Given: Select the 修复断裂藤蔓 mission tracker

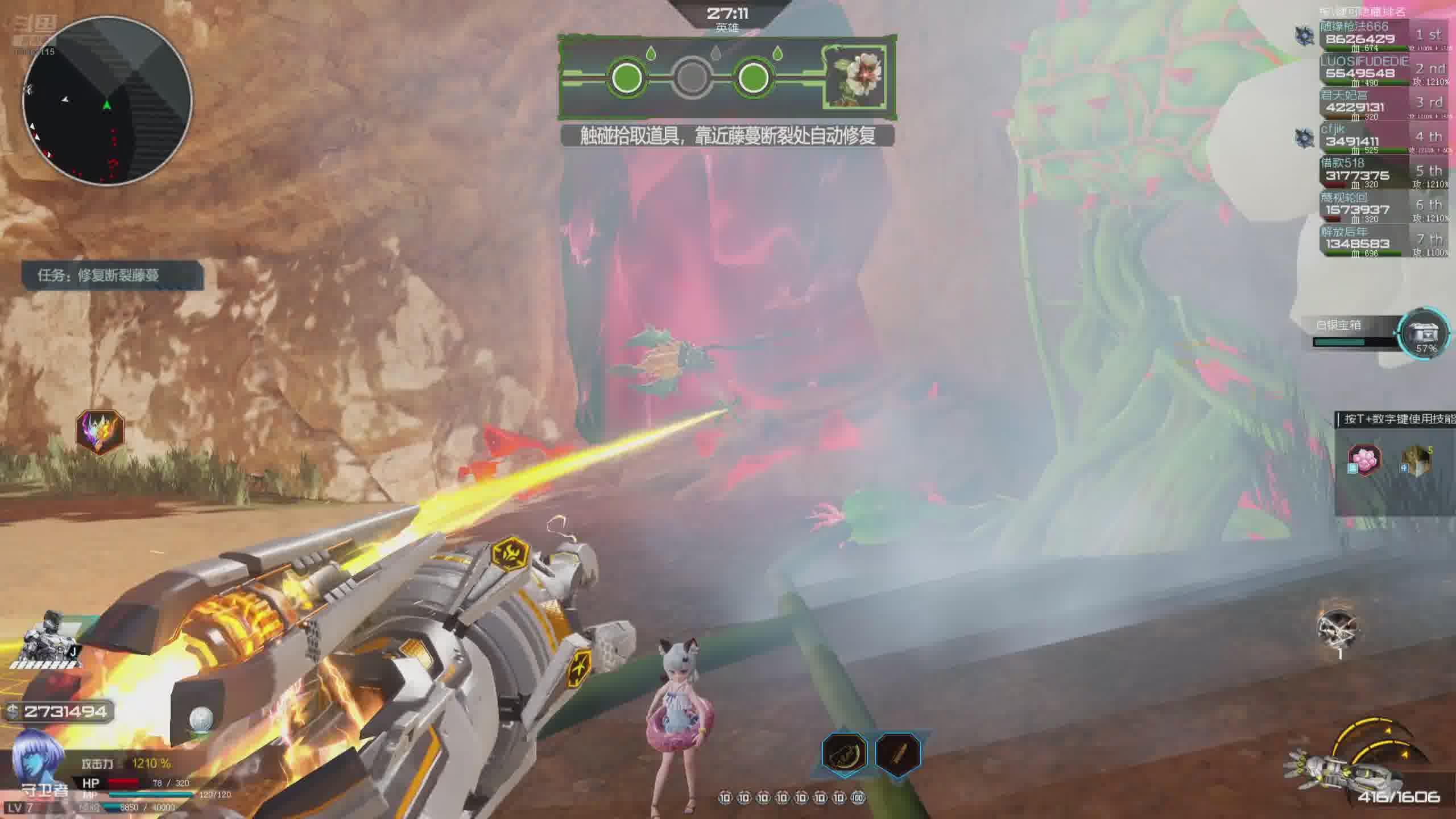Looking at the screenshot, I should coord(113,276).
